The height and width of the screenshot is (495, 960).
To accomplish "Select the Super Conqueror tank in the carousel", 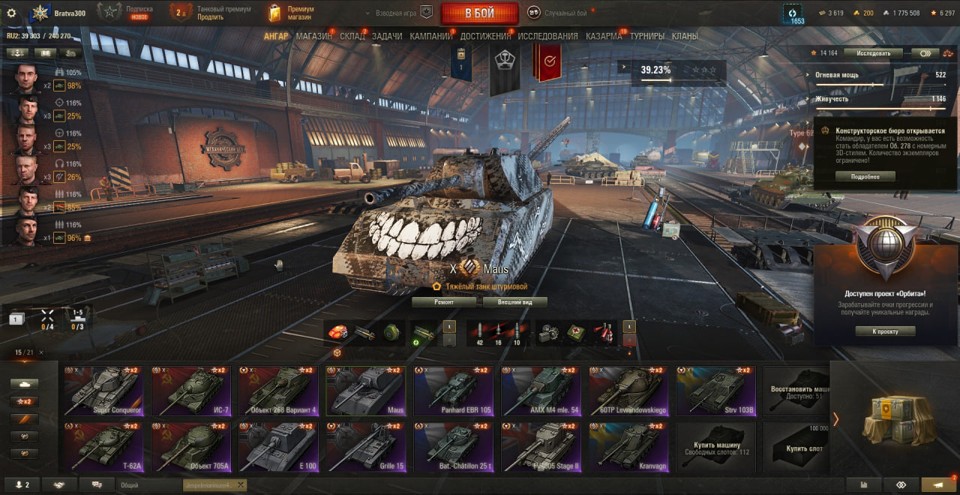I will 103,390.
